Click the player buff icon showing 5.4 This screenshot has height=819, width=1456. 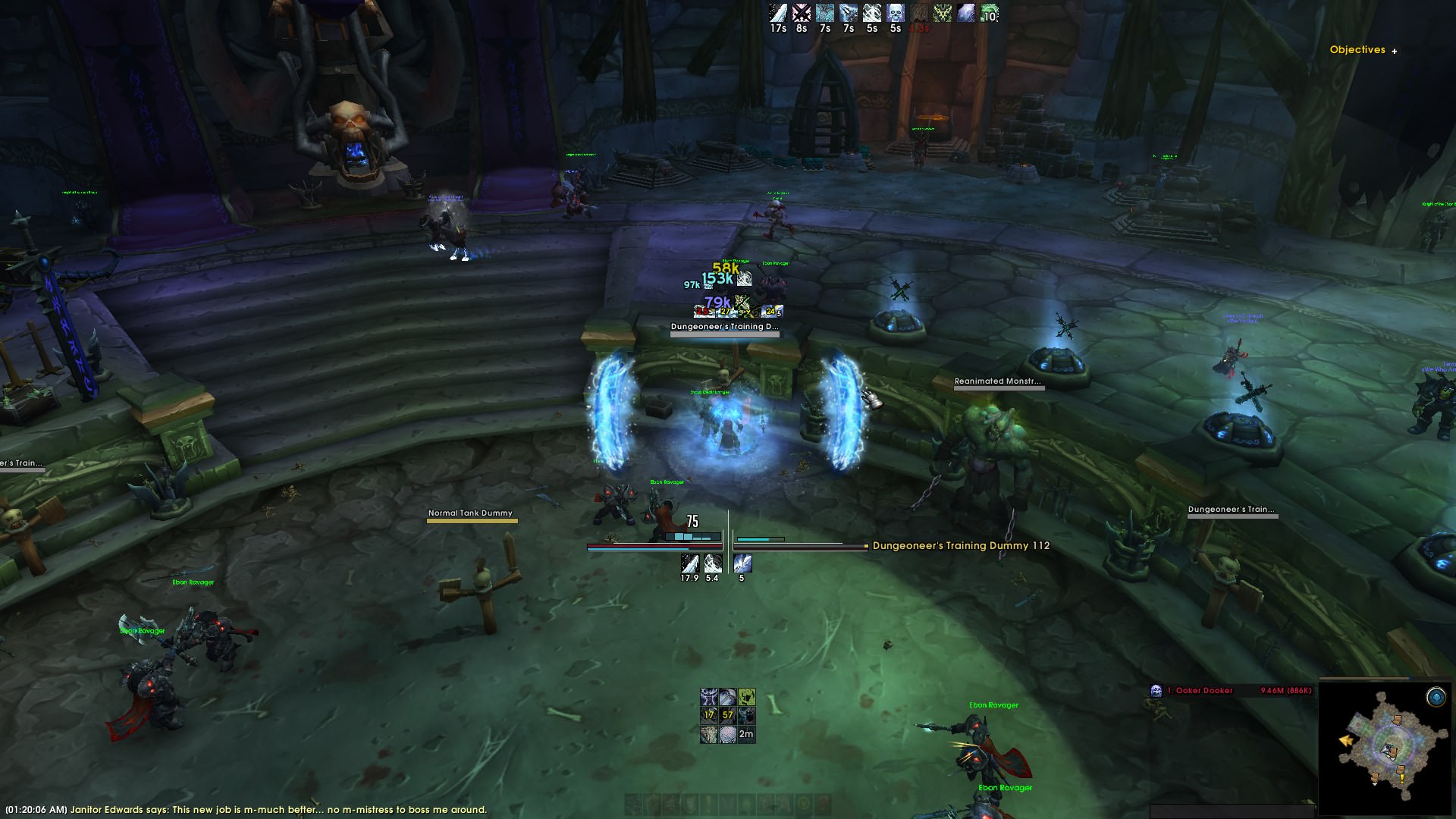pos(712,563)
